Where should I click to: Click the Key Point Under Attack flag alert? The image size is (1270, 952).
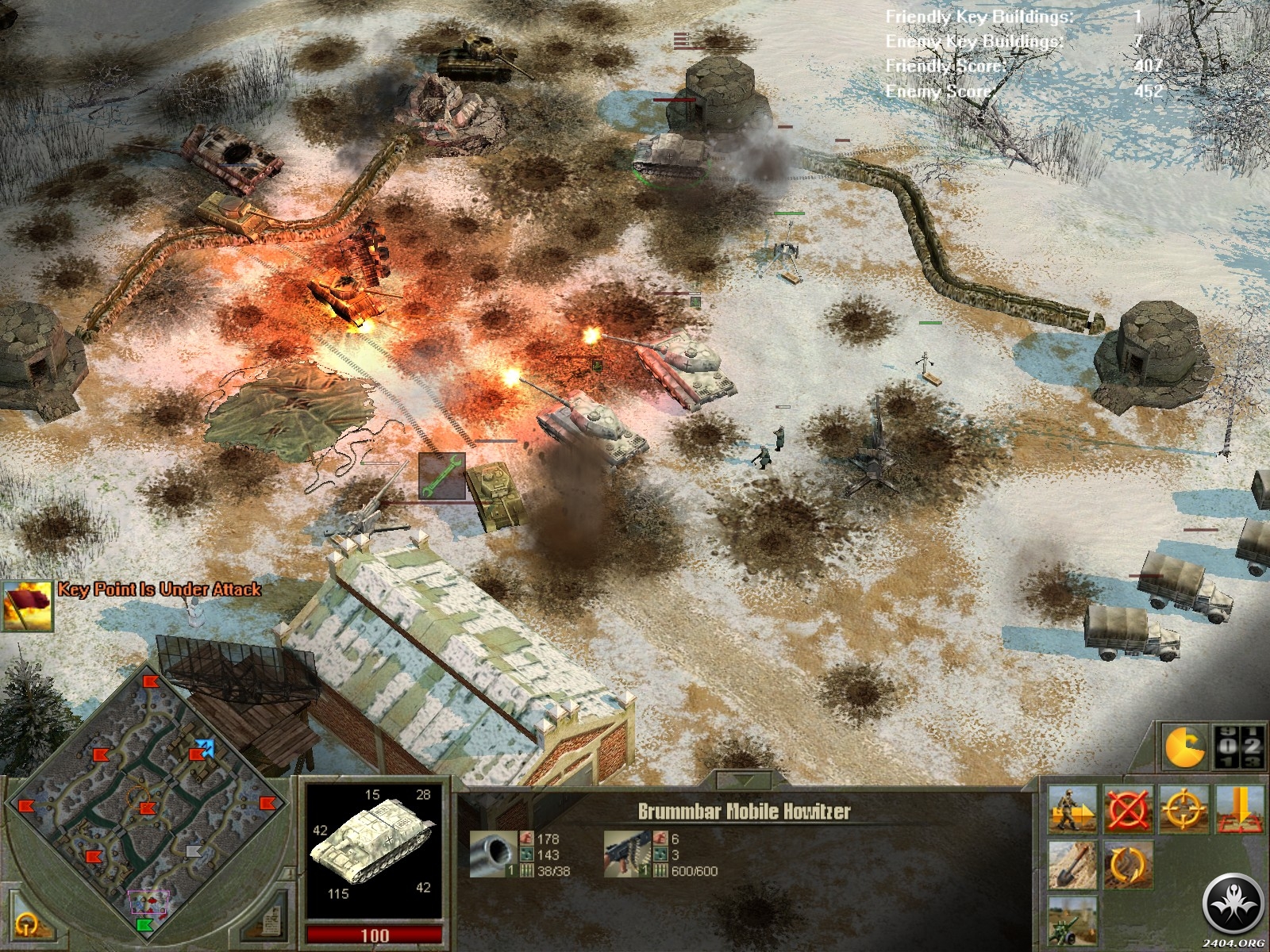click(x=28, y=606)
